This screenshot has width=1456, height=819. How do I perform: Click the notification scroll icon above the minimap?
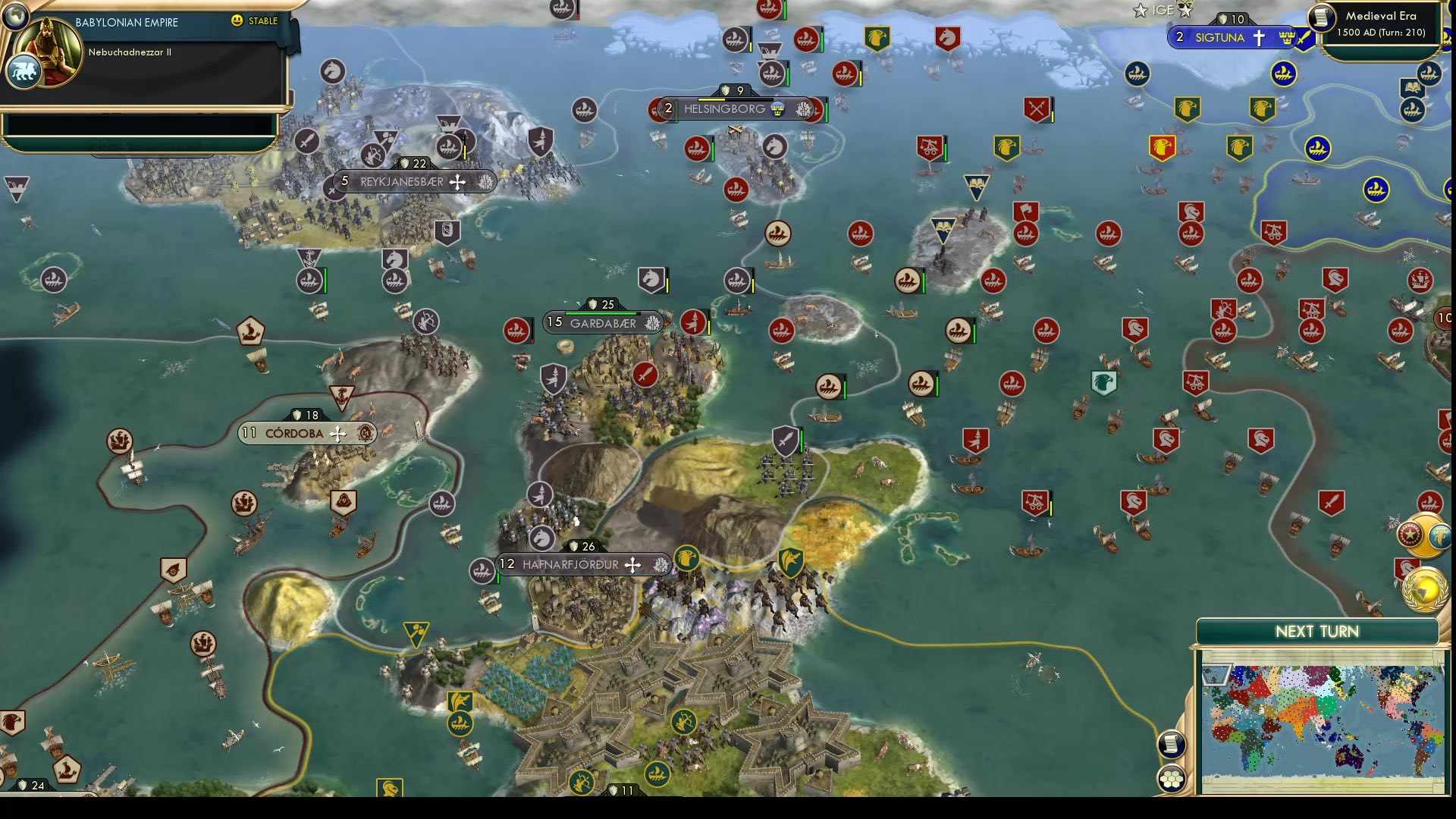tap(1172, 743)
